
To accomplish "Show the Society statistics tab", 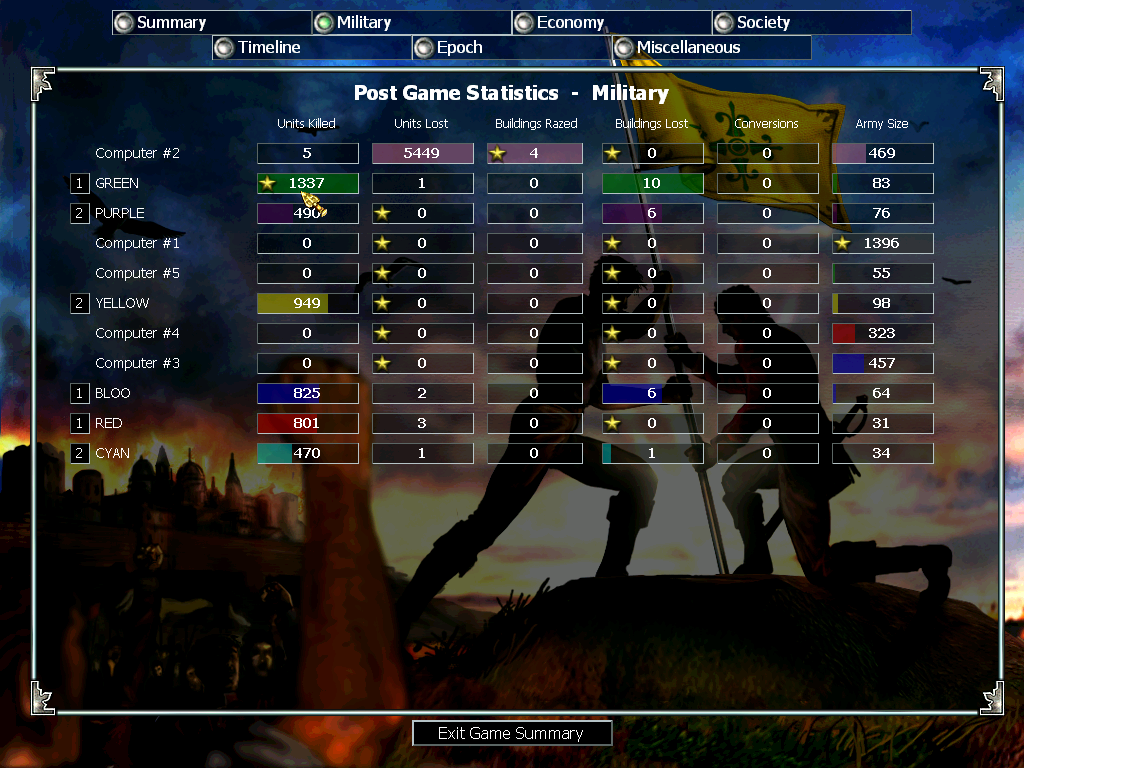I will tap(811, 23).
